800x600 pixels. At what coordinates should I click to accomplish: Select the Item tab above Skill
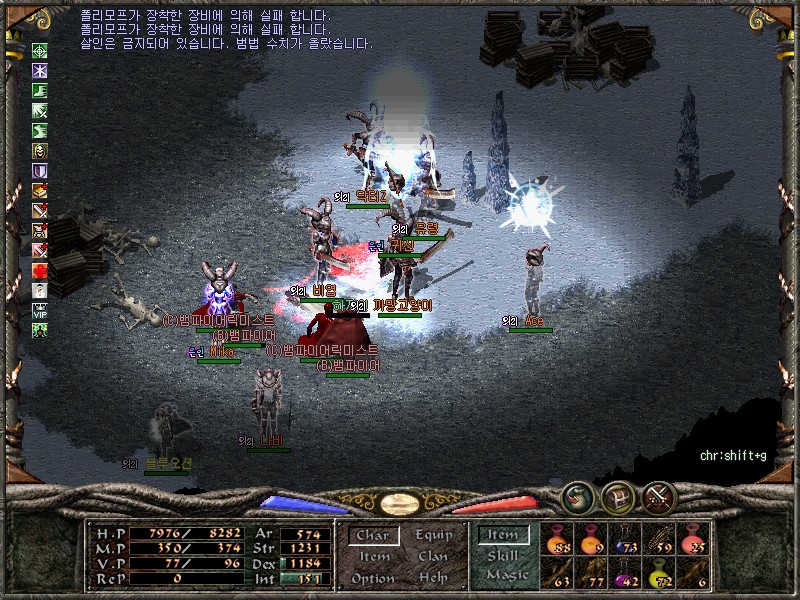click(x=503, y=535)
